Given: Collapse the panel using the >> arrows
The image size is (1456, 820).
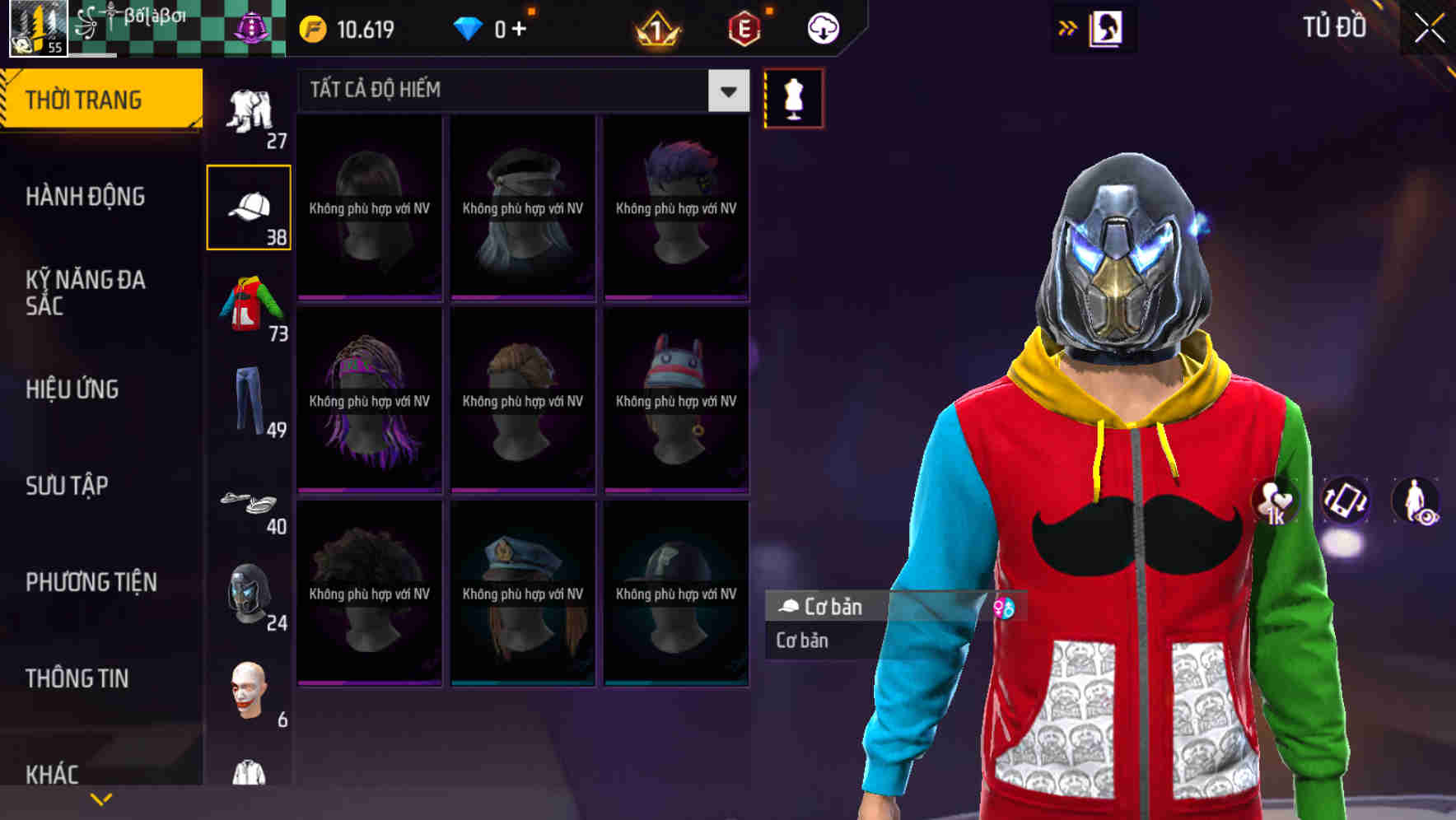Looking at the screenshot, I should click(1067, 27).
